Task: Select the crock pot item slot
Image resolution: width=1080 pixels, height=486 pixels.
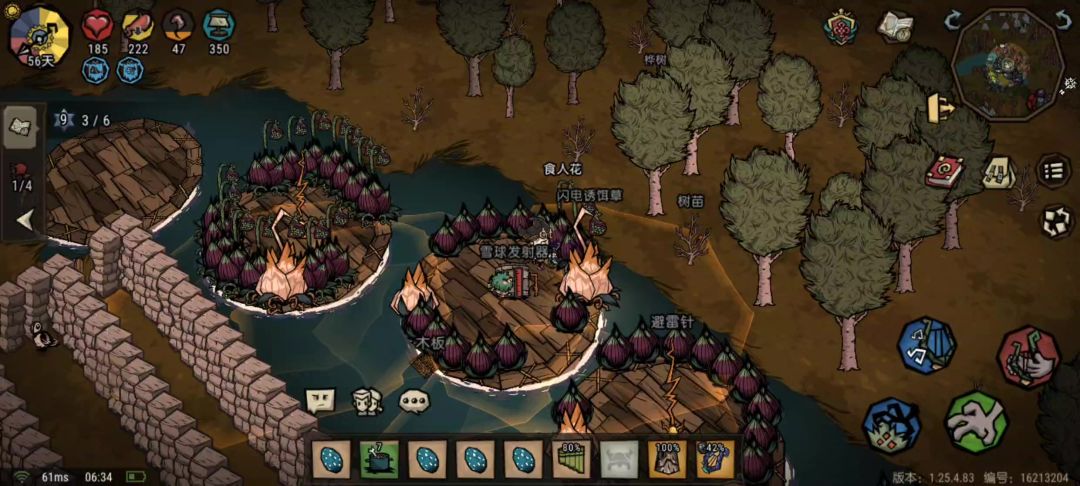Action: (379, 460)
